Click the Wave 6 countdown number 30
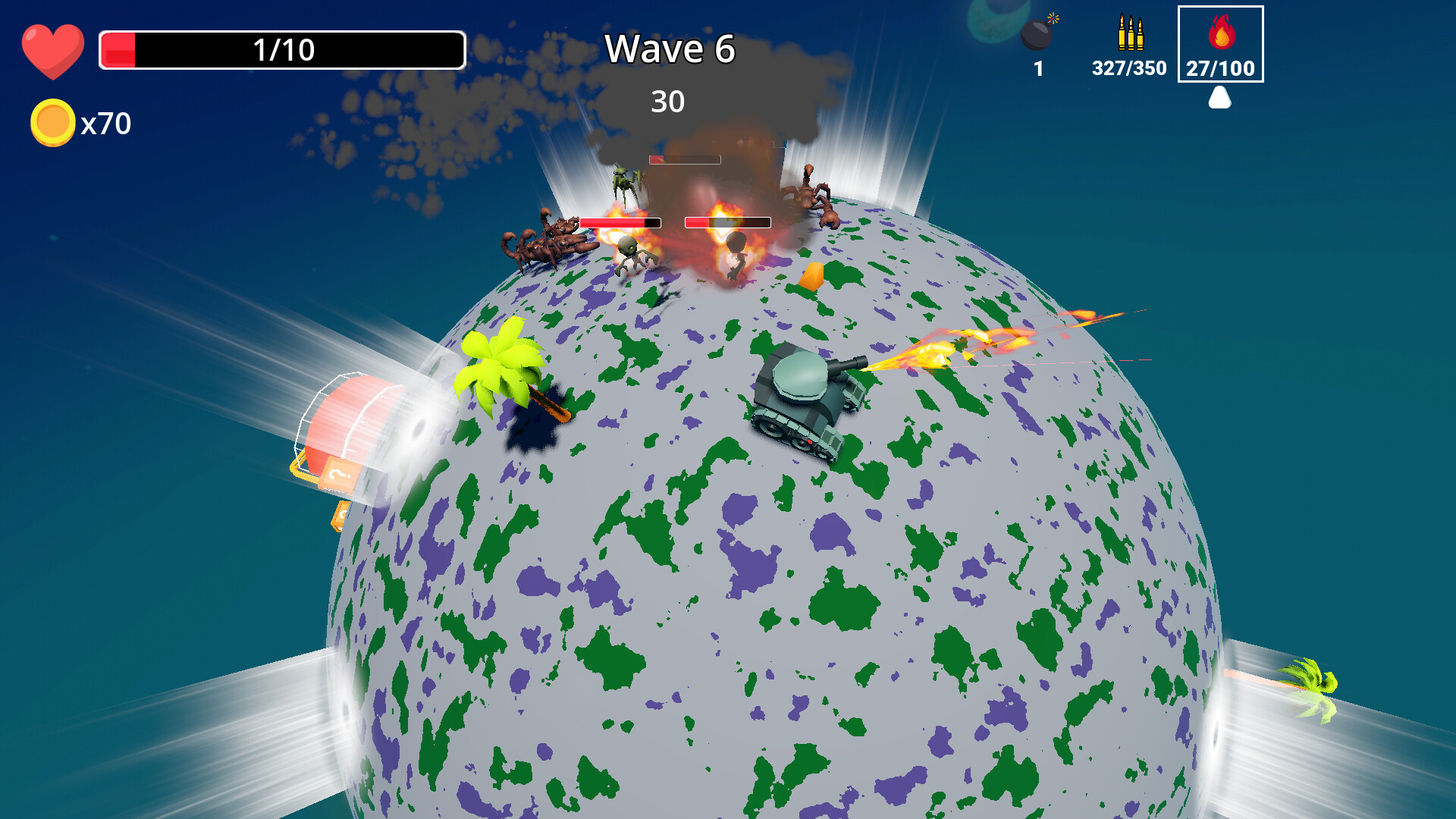 tap(669, 100)
